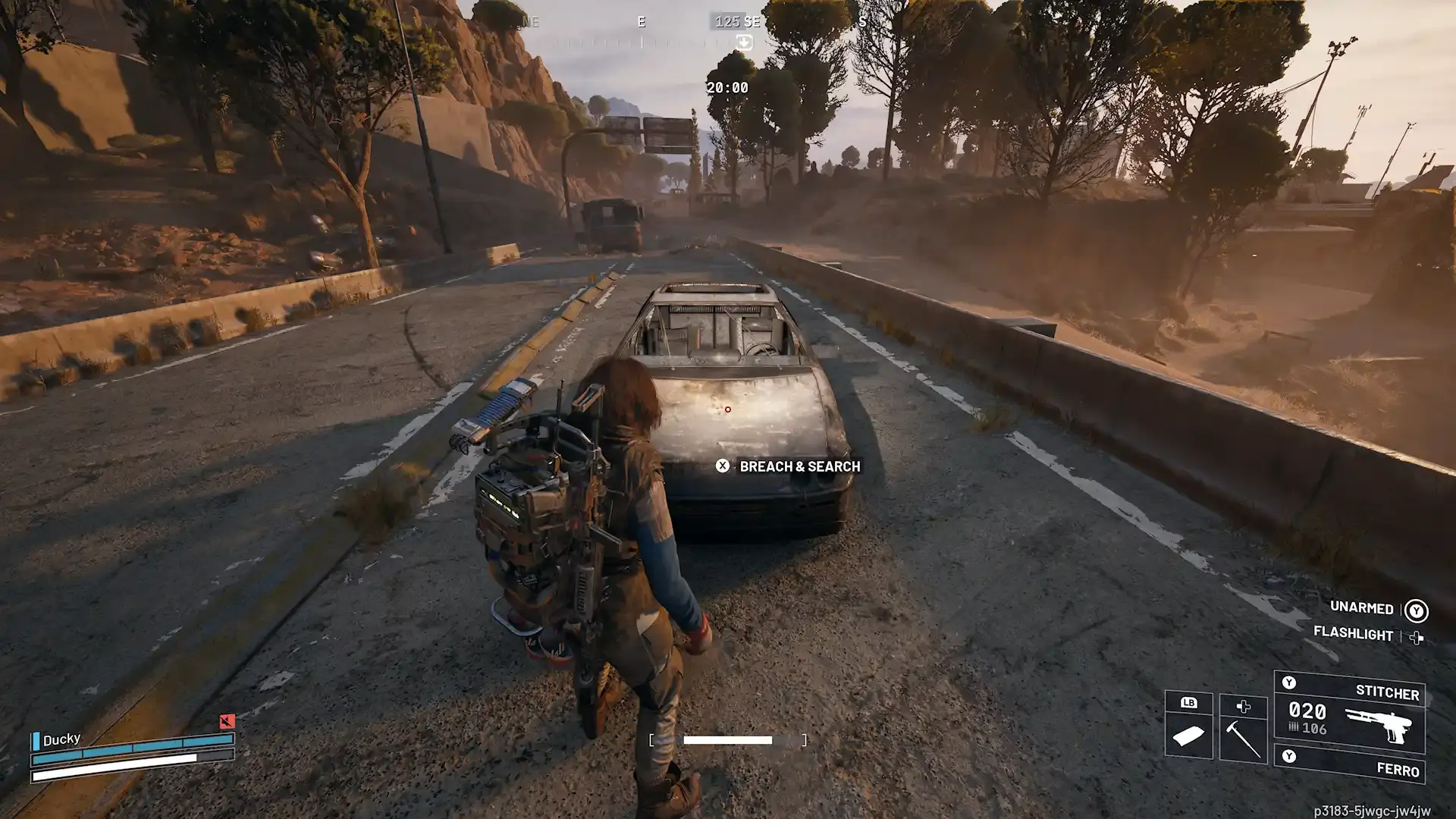Click the Y button icon beside Ferro
The image size is (1456, 819).
pyautogui.click(x=1289, y=756)
